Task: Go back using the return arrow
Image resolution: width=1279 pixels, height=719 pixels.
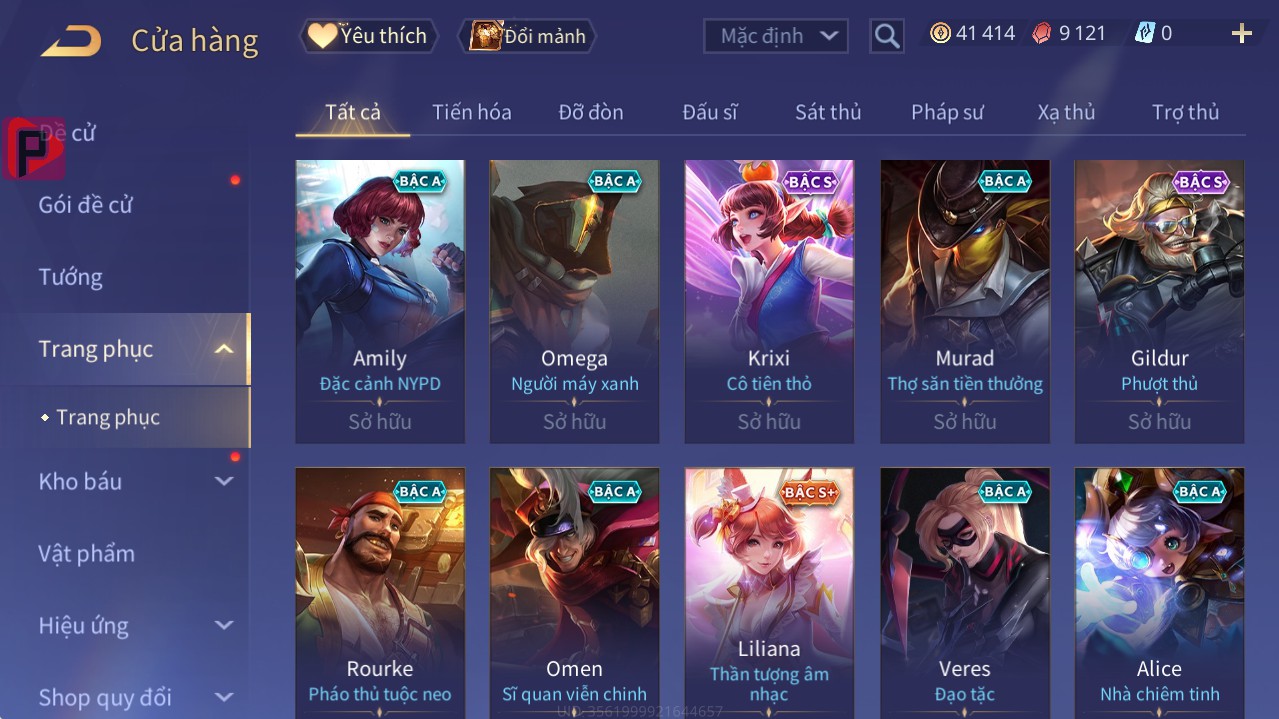Action: (71, 41)
